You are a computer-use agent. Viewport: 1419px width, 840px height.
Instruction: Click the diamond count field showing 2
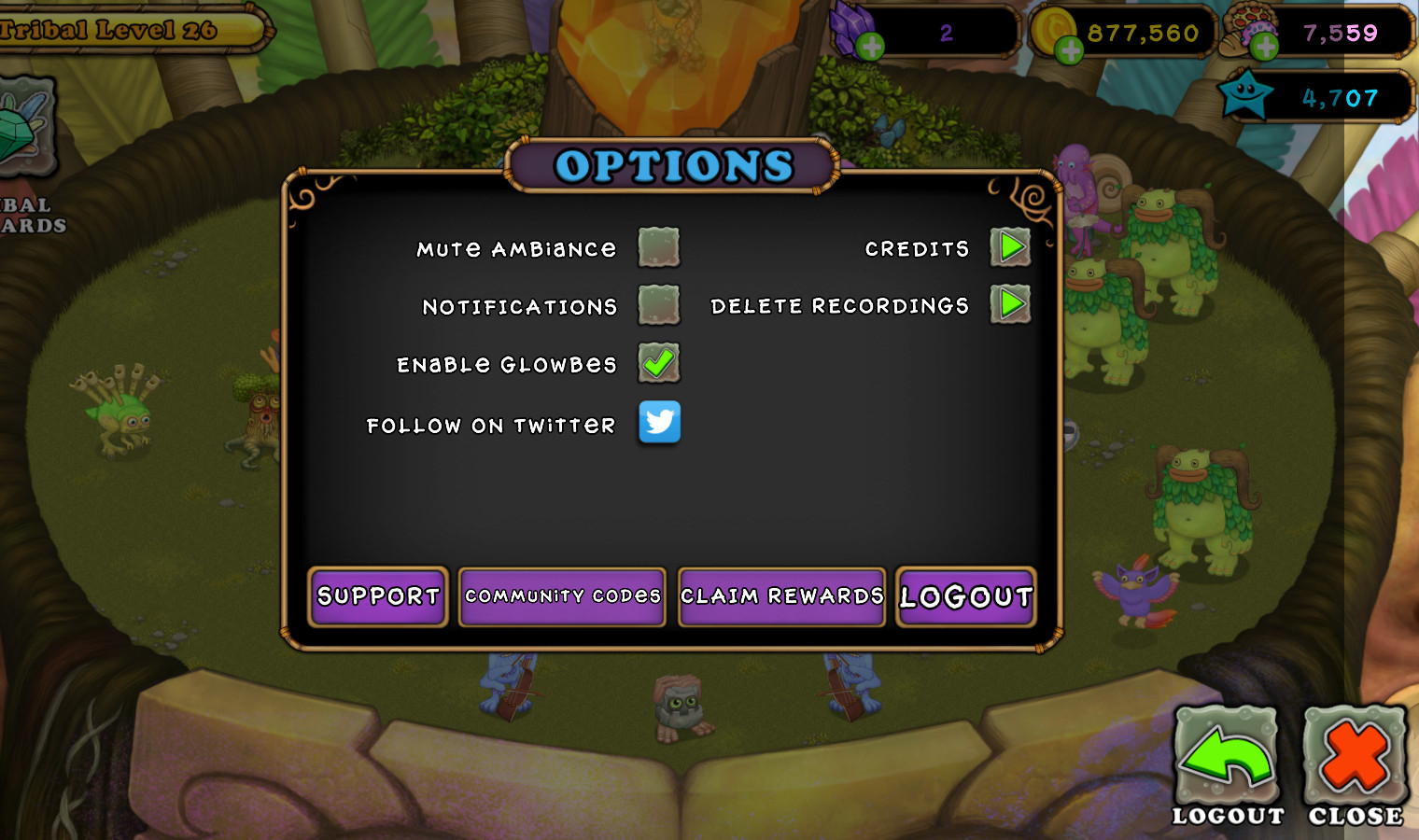click(948, 33)
